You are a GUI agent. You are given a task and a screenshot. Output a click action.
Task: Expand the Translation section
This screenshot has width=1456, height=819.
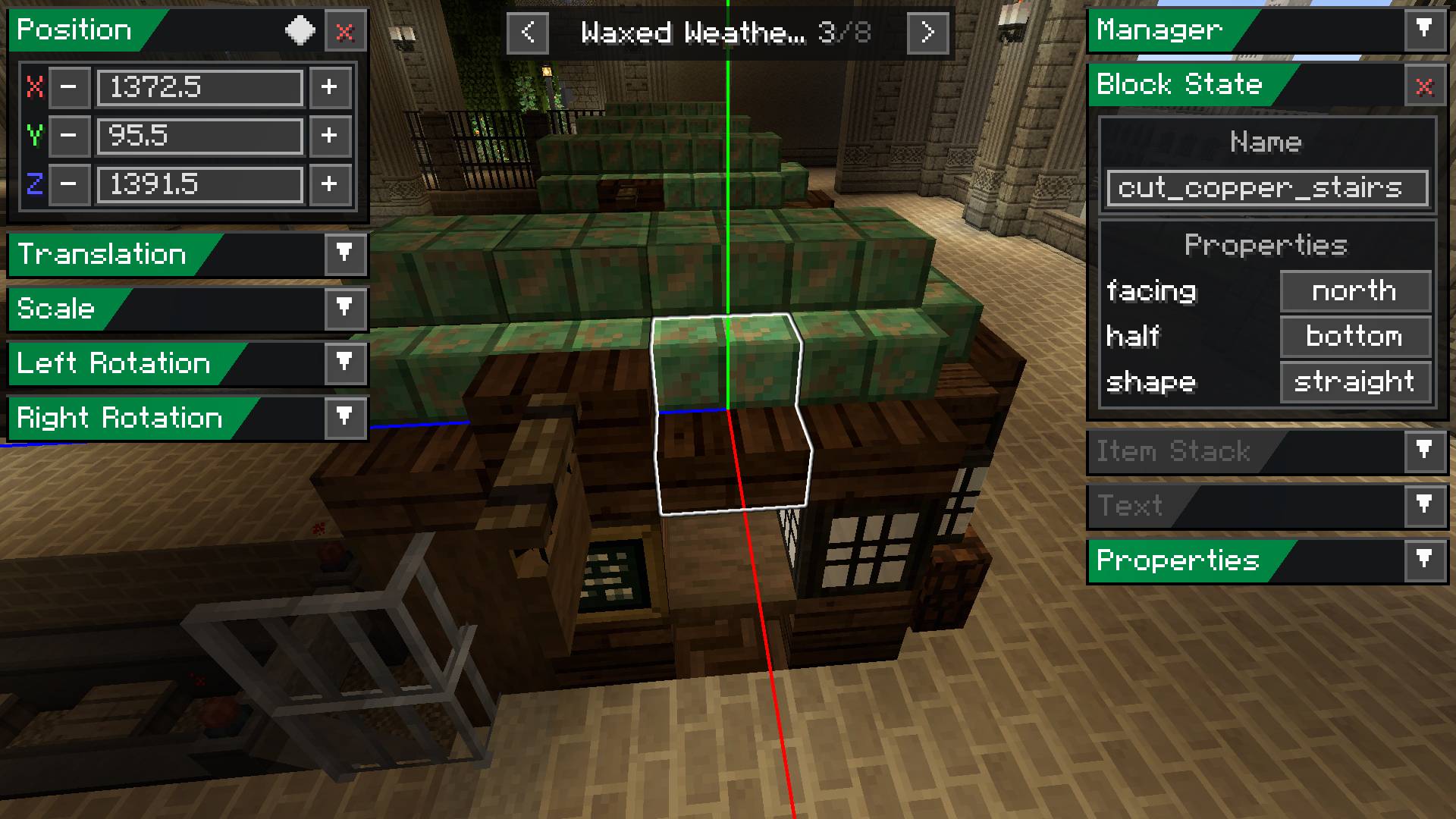[346, 256]
